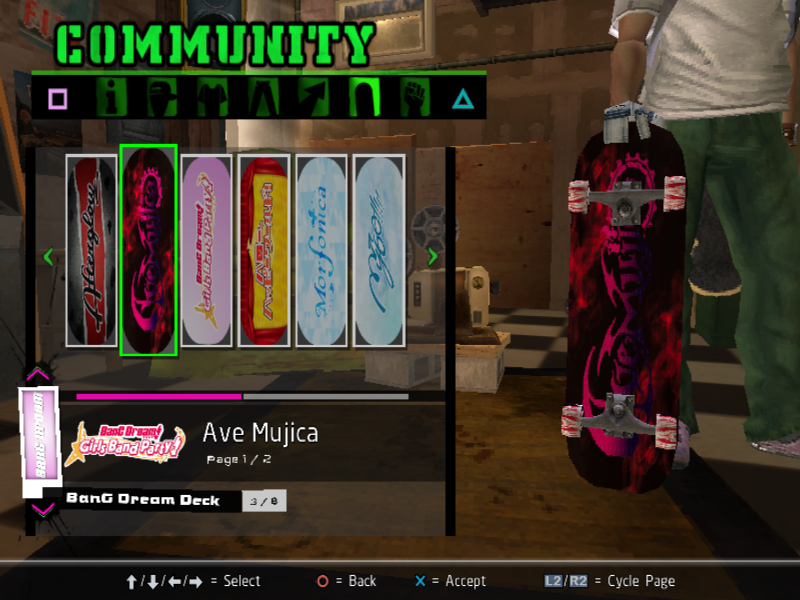Choose the Ave Mujica deck thumbnail
This screenshot has width=800, height=600.
pos(149,251)
